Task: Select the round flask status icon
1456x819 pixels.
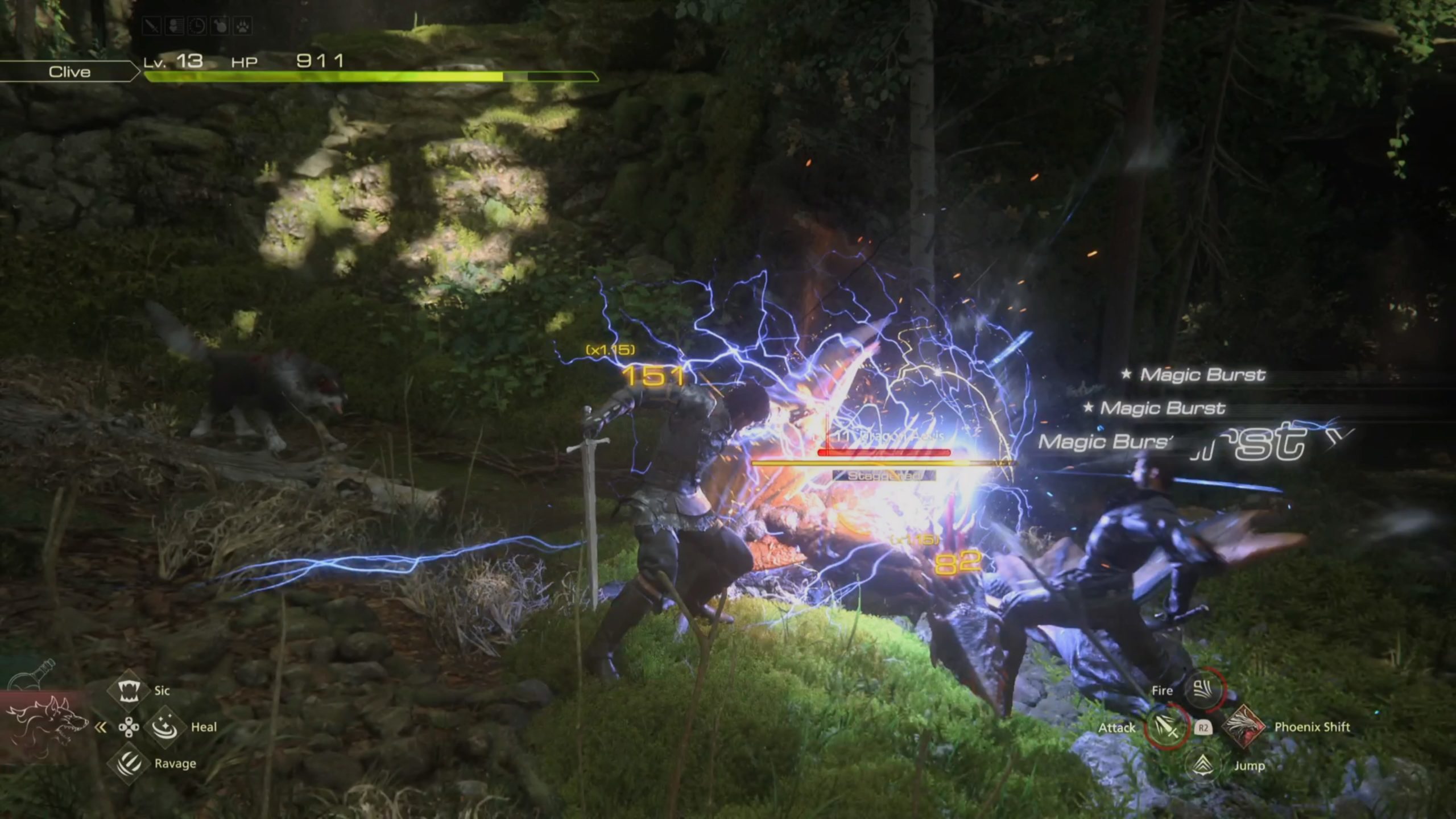Action: 220,26
